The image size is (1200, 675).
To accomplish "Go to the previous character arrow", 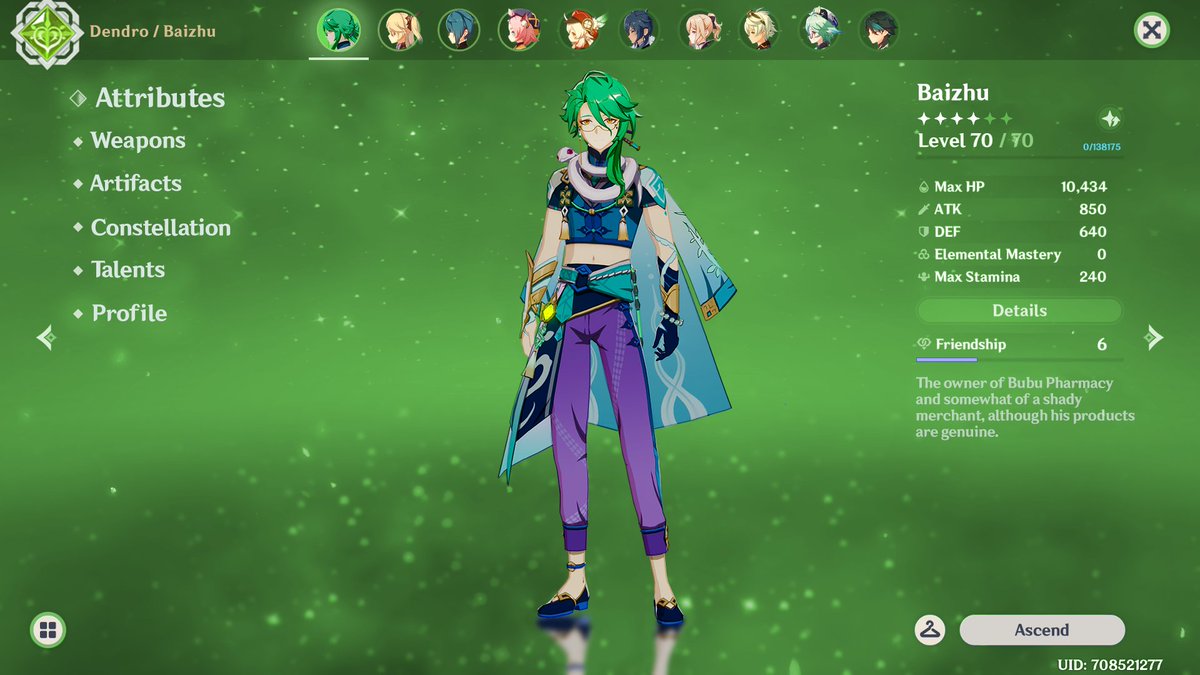I will point(46,338).
